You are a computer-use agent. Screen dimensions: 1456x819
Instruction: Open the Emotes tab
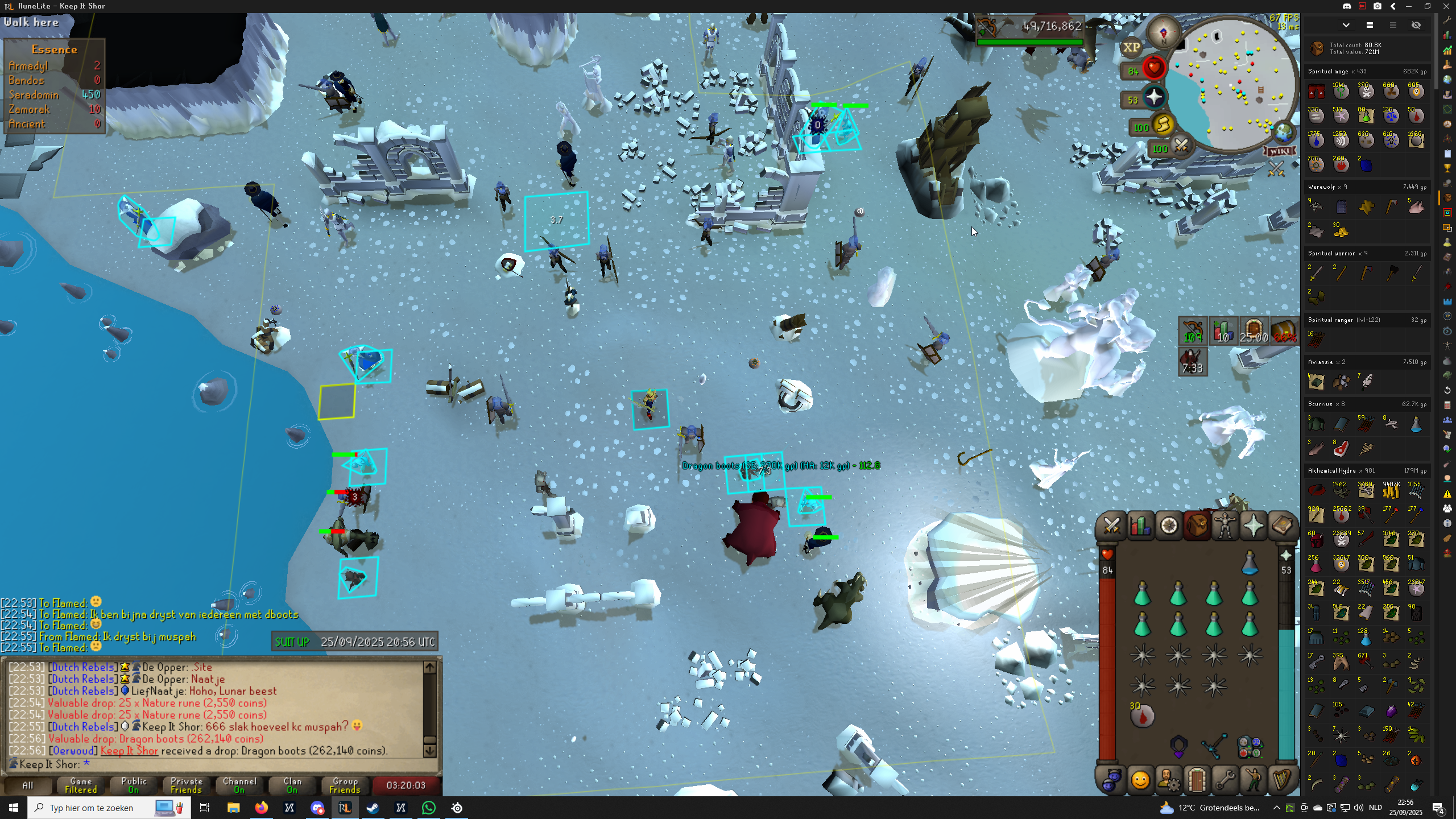pyautogui.click(x=1254, y=780)
